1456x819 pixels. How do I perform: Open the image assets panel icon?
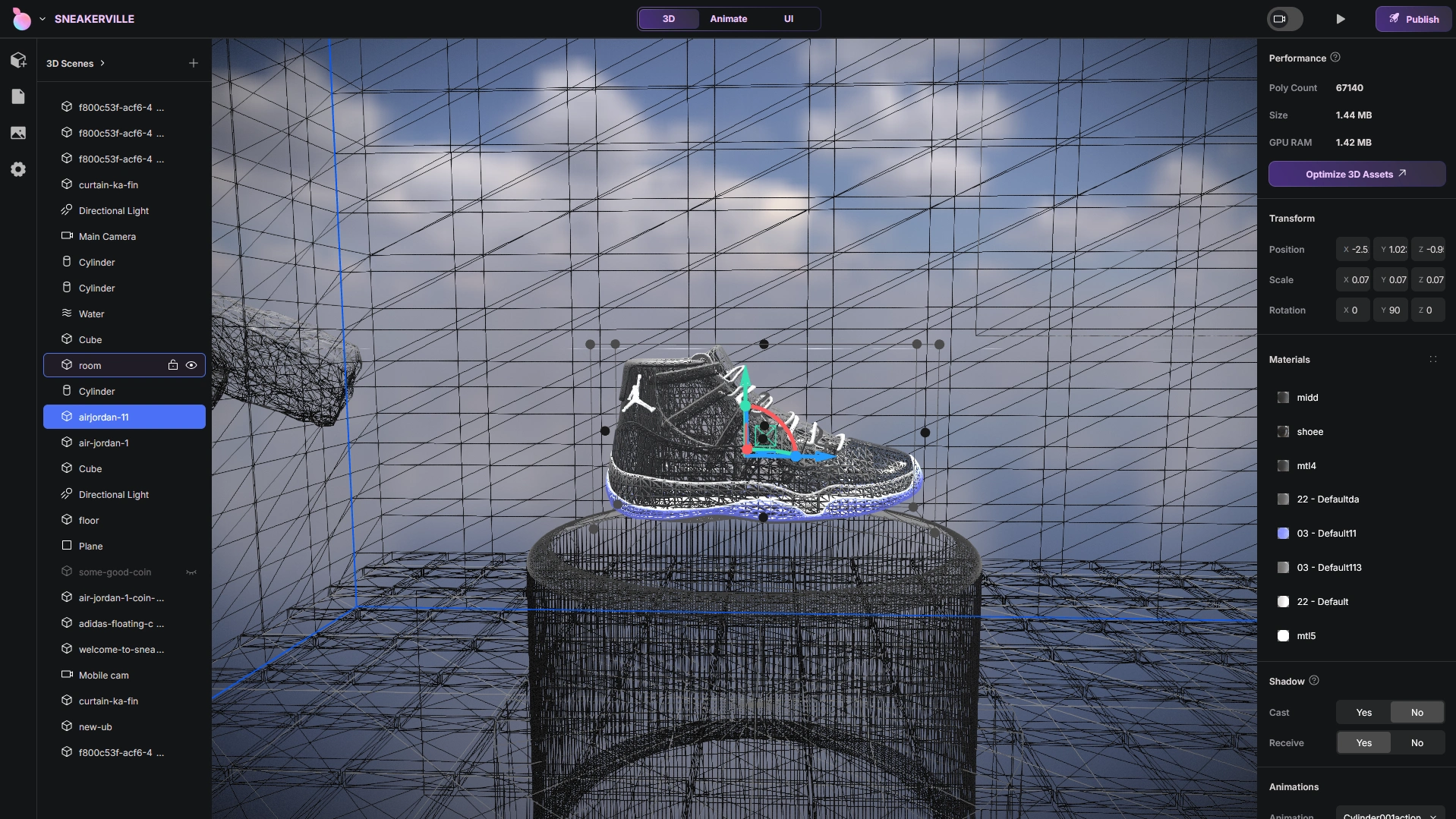pos(18,133)
